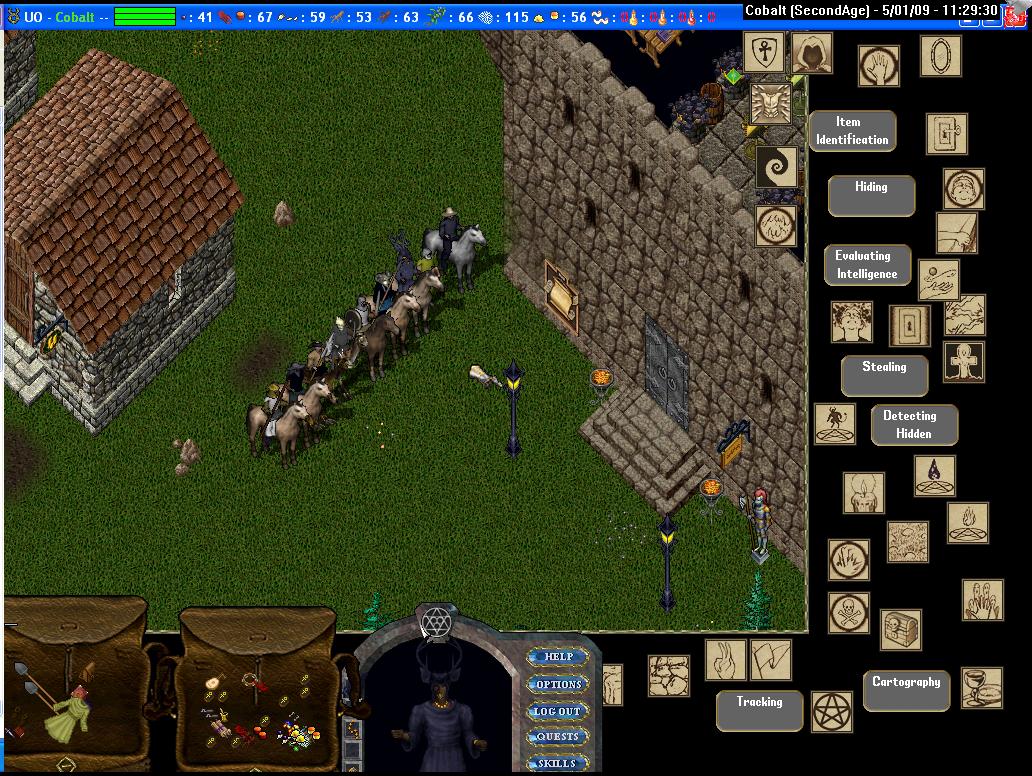
Task: Cast the ankh shield spell icon
Action: pos(764,52)
